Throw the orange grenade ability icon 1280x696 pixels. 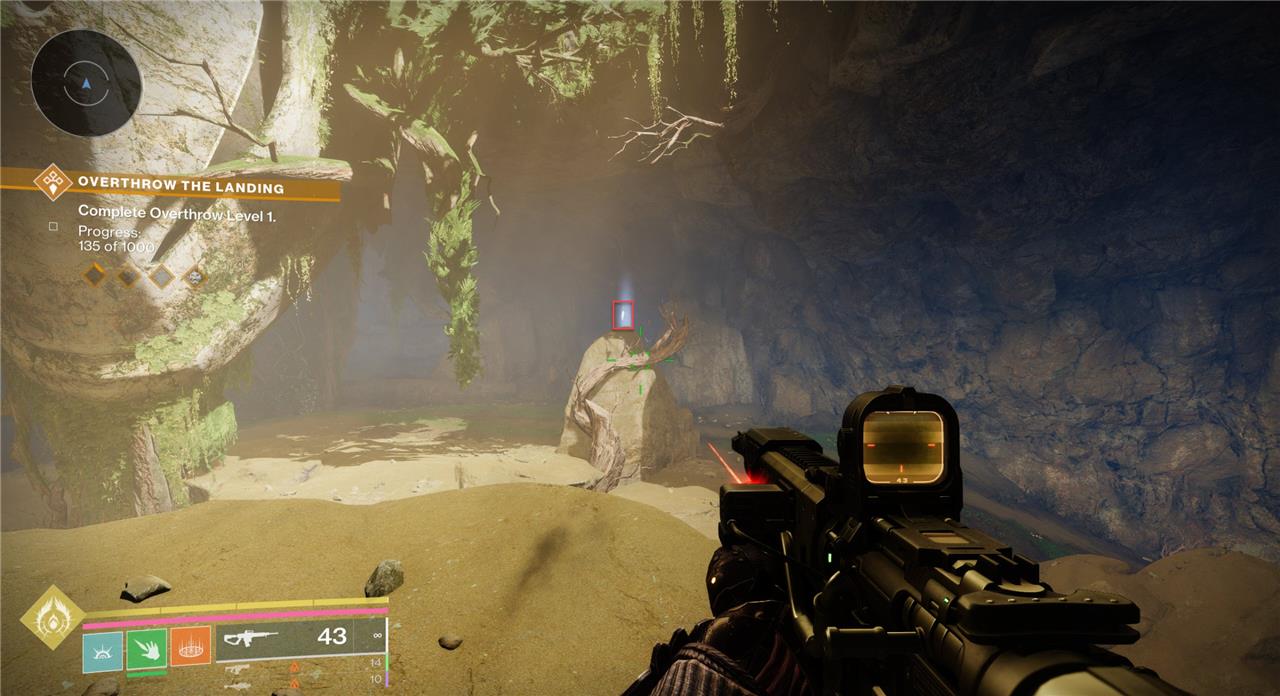tap(190, 647)
